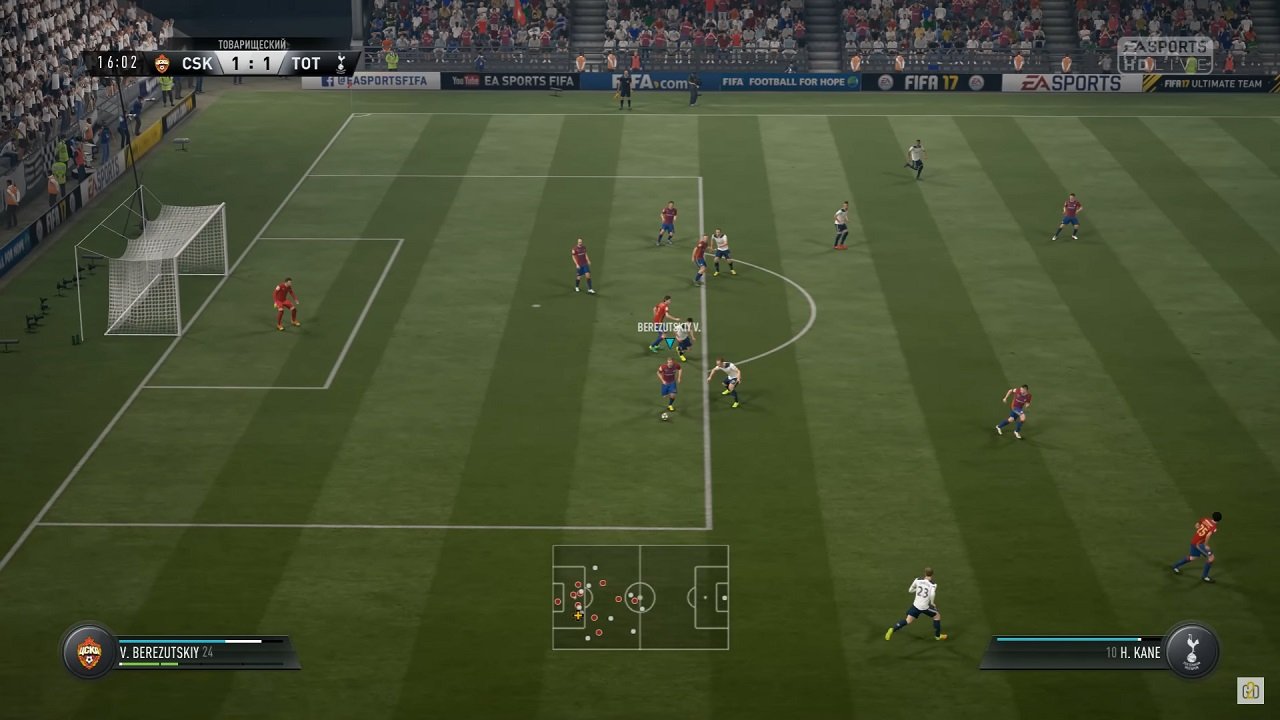Select the CSKA badge on Berezutskiy's player bar
This screenshot has width=1280, height=720.
(87, 650)
